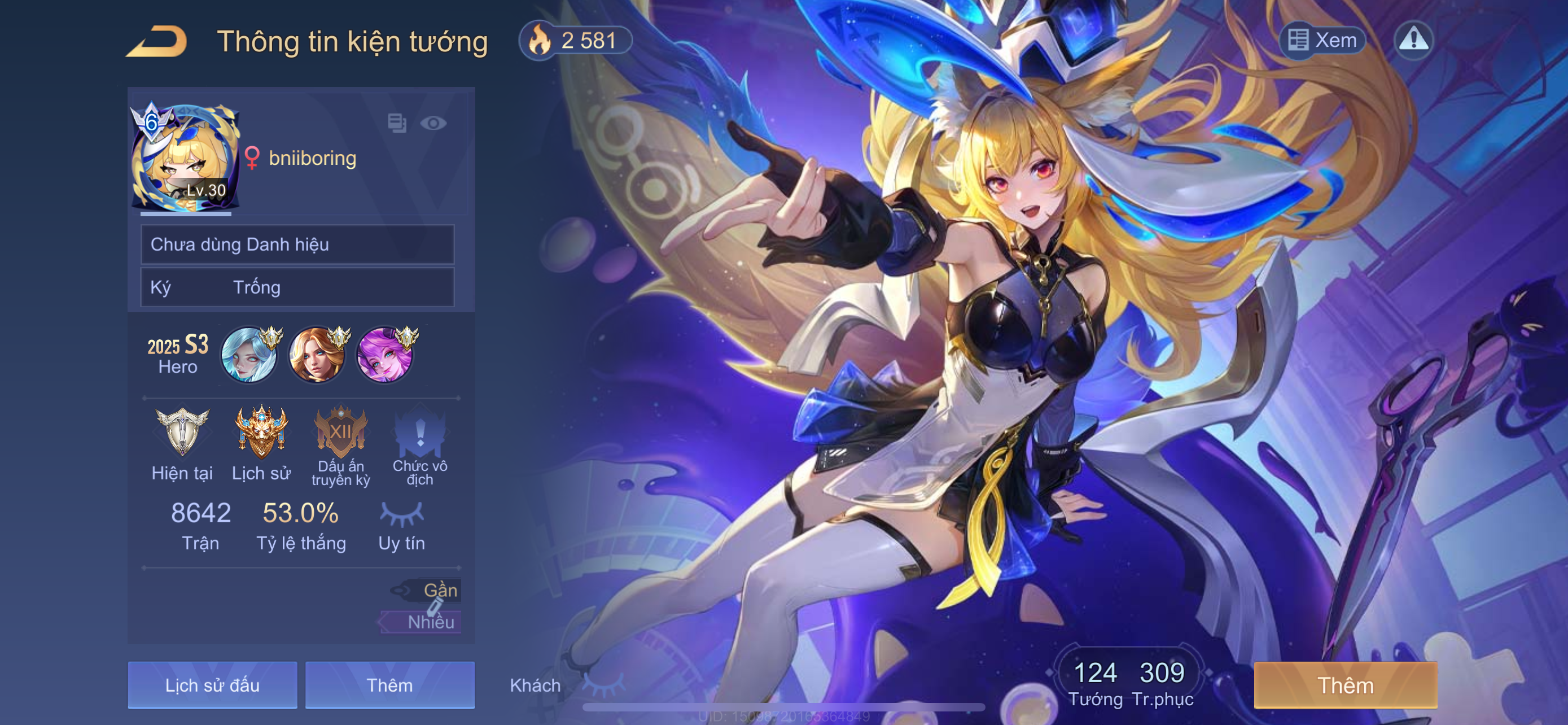Click the orange Thêm button
This screenshot has width=1568, height=725.
pyautogui.click(x=1345, y=685)
